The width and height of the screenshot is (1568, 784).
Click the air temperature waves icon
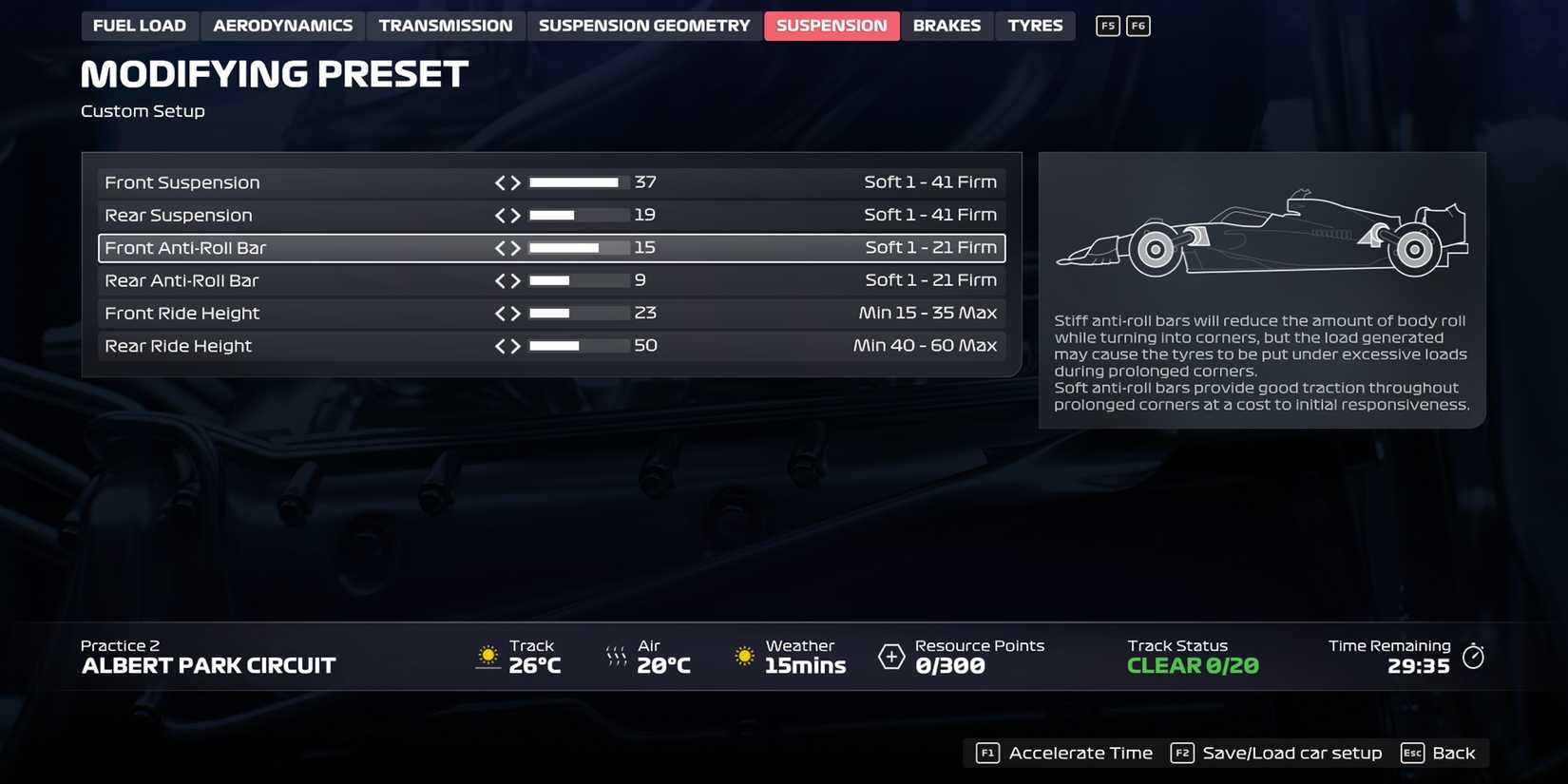(x=616, y=655)
